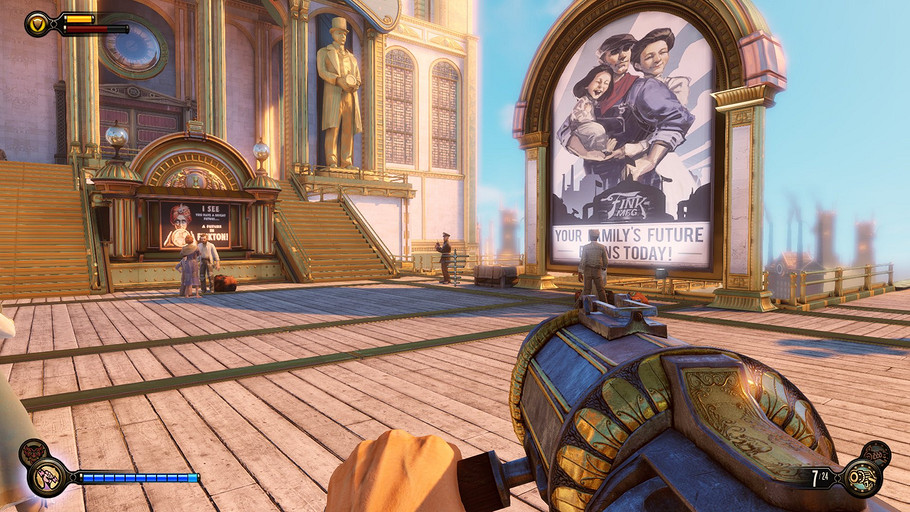Select the equipped crank gun weapon icon
910x512 pixels.
pos(861,478)
